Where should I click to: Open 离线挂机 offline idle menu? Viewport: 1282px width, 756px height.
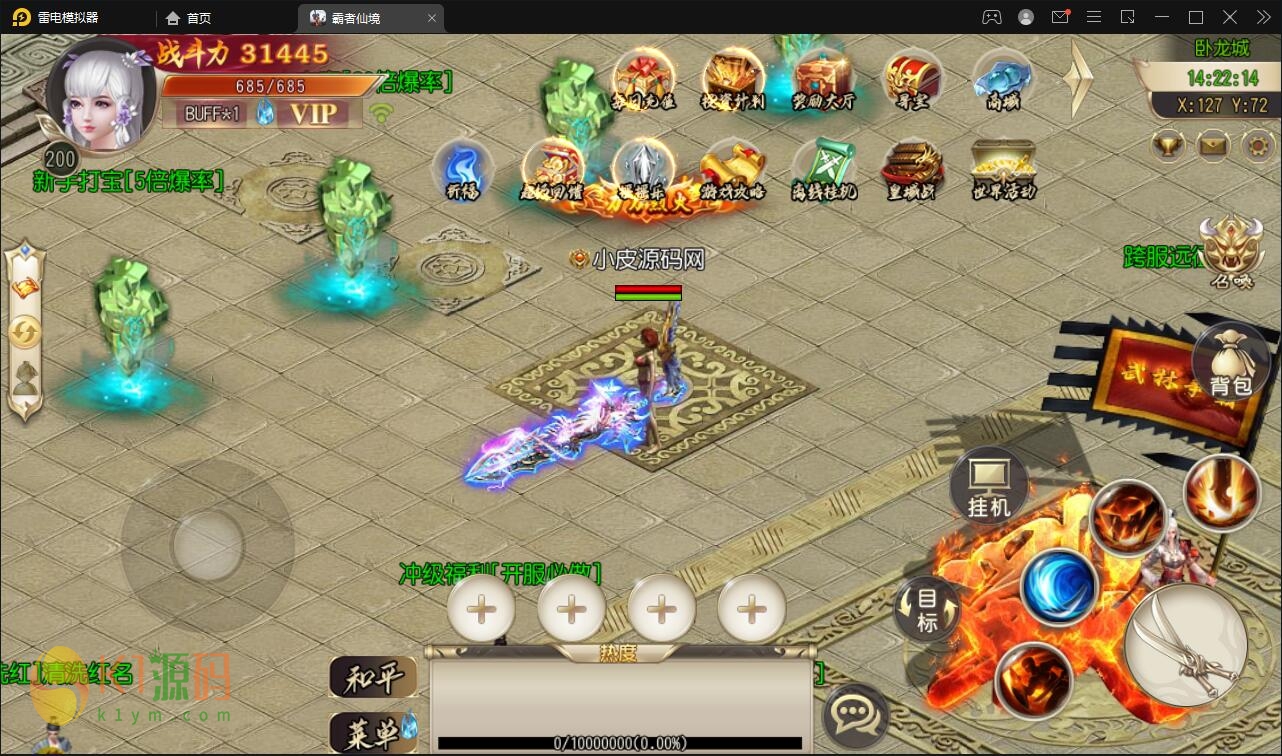coord(823,168)
